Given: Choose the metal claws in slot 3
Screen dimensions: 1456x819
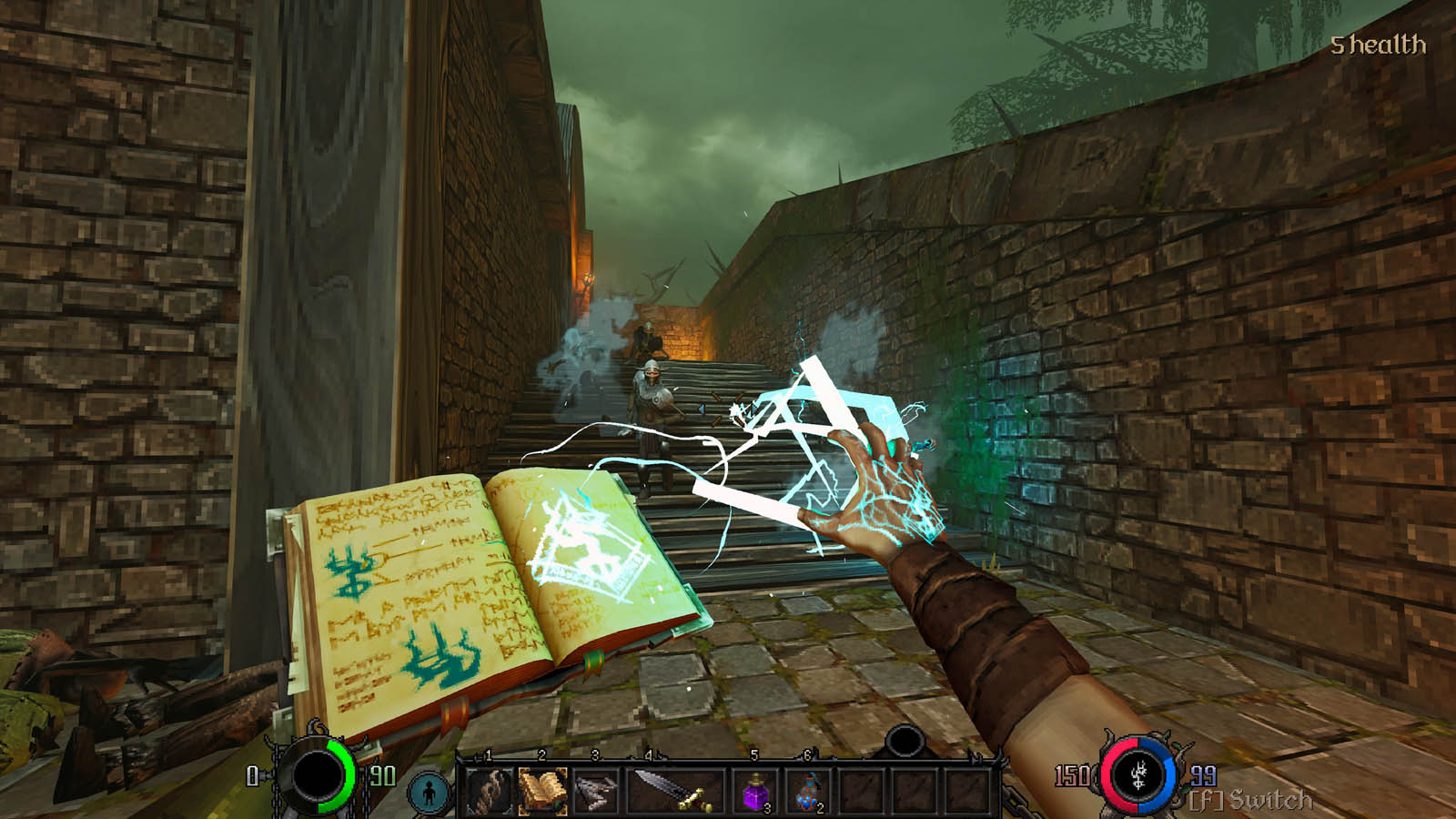Looking at the screenshot, I should tap(596, 789).
